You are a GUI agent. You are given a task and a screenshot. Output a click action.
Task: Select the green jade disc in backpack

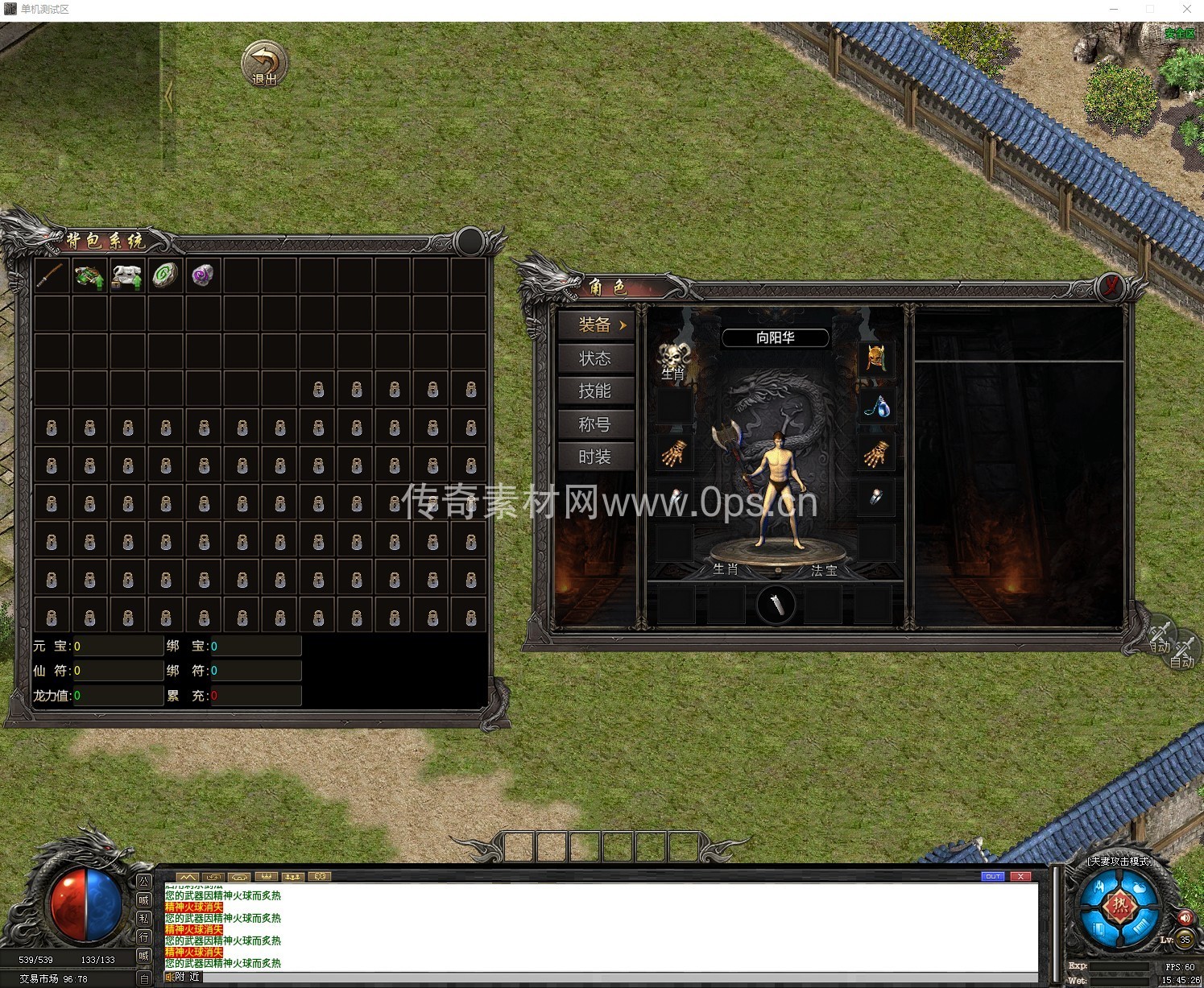[165, 275]
